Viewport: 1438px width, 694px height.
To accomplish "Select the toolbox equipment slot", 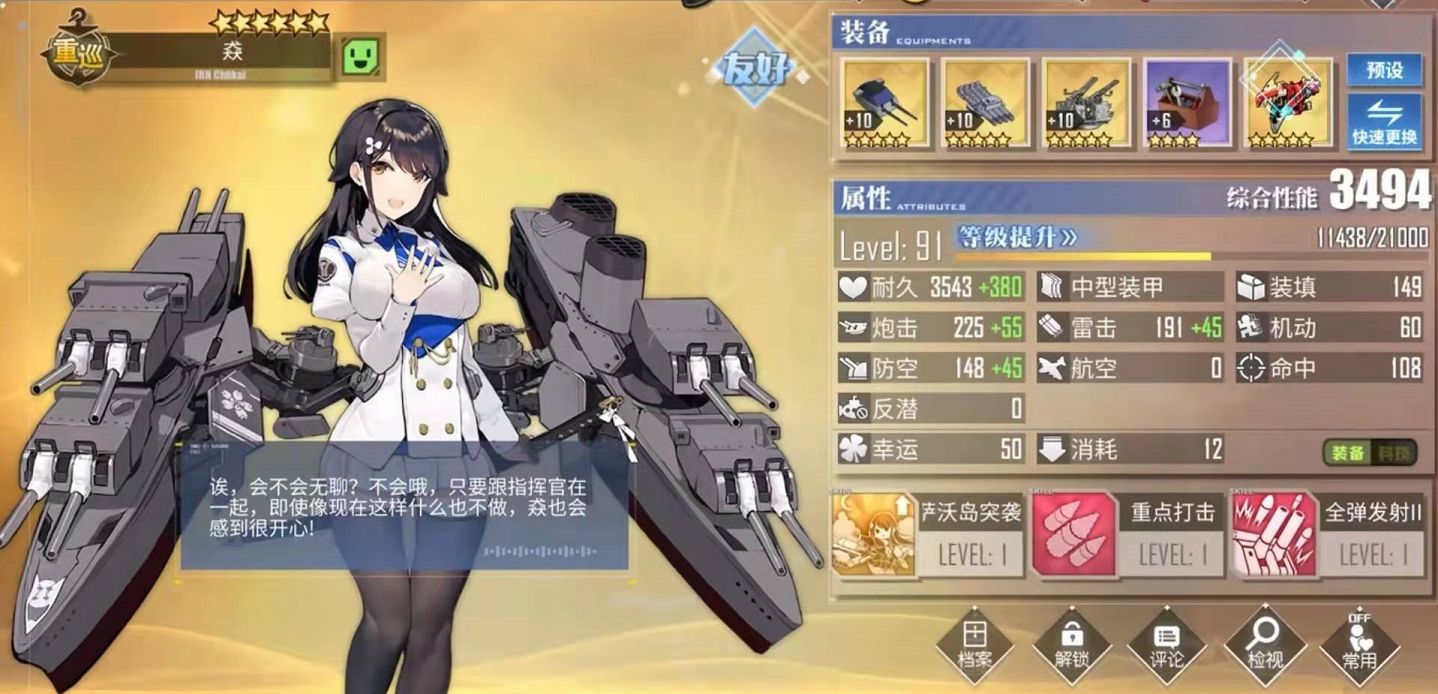I will click(1187, 104).
